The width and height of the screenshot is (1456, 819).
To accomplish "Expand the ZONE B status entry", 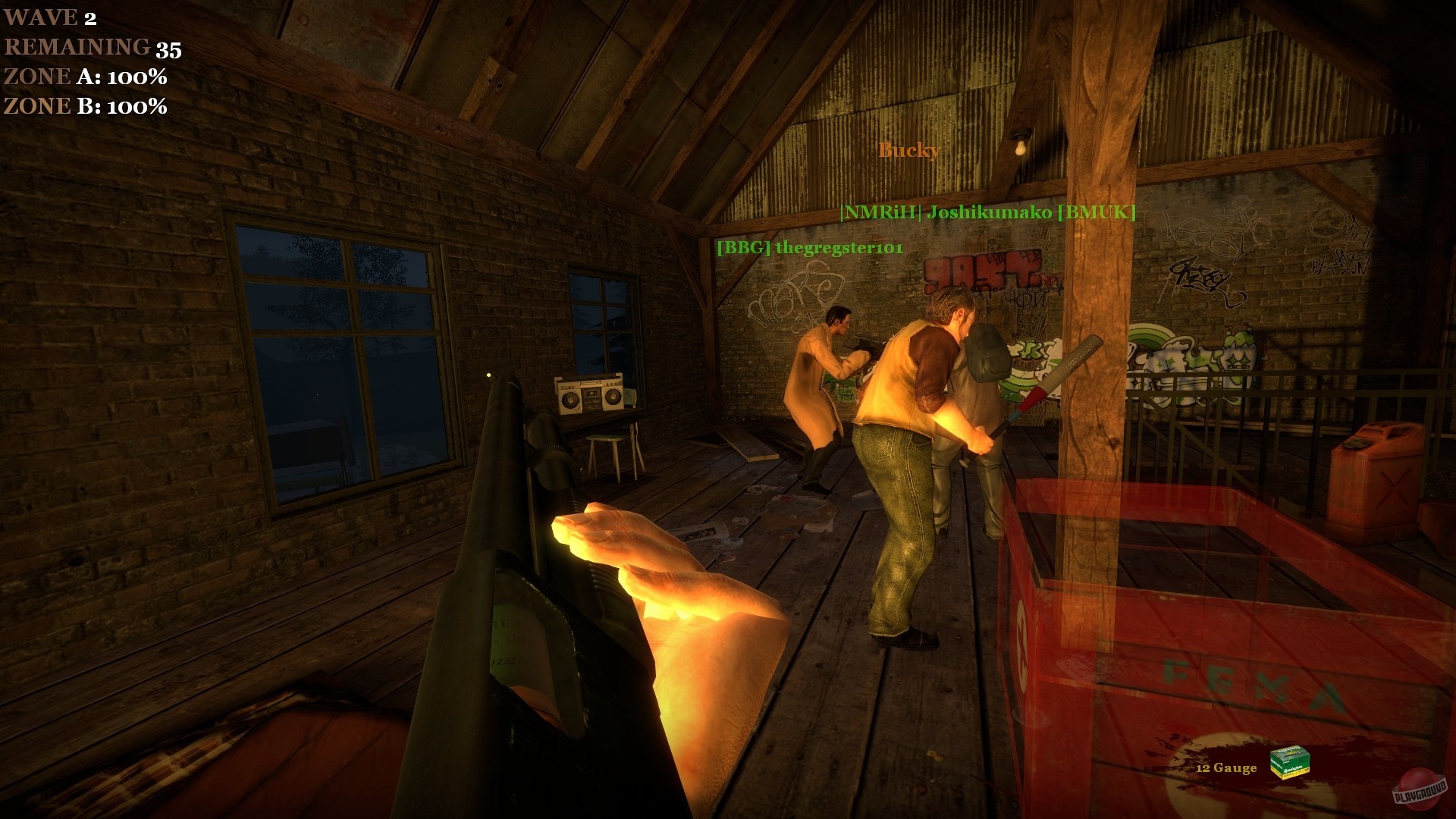I will tap(83, 106).
